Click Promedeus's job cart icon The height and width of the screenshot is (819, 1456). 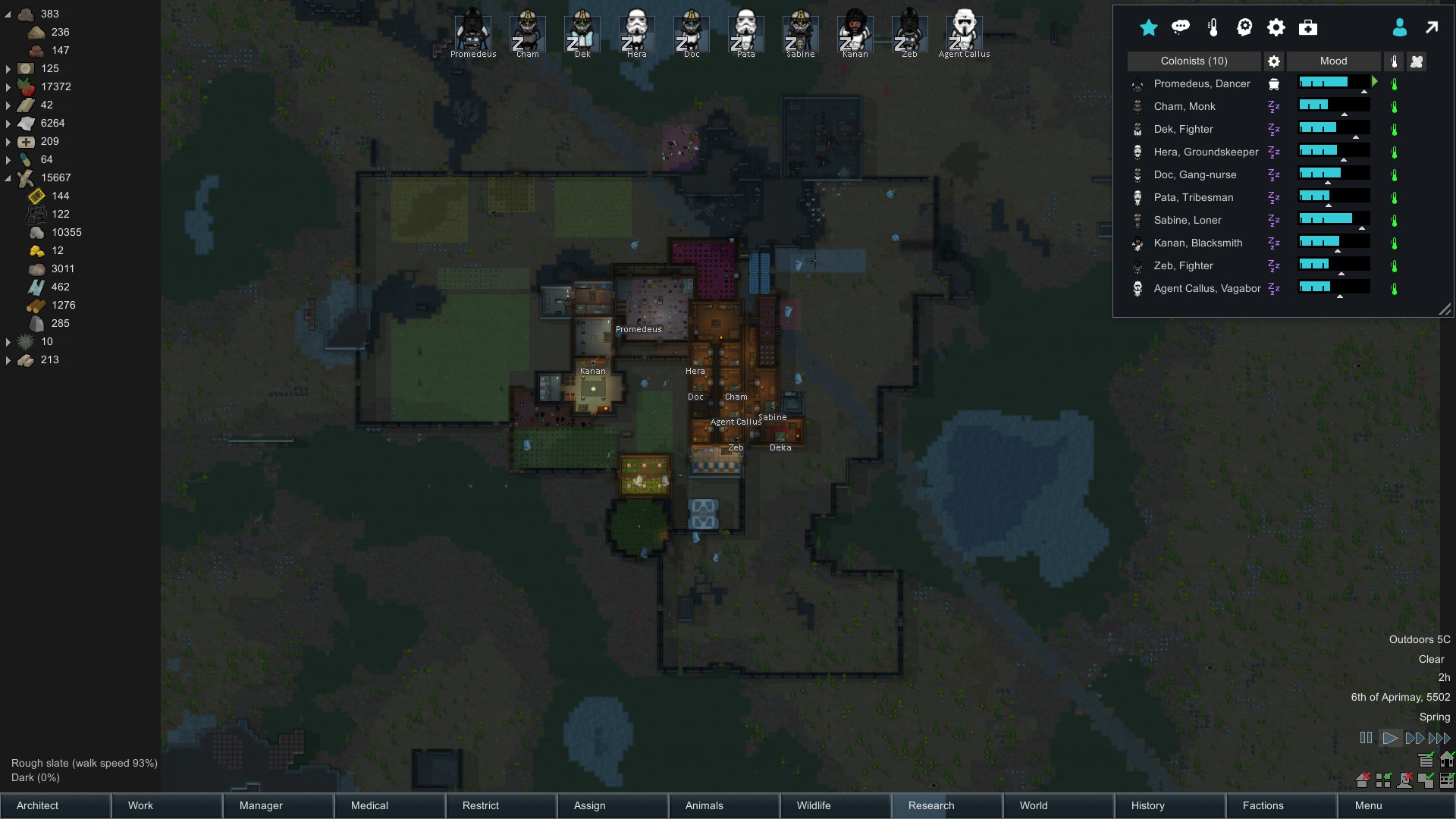click(x=1274, y=85)
